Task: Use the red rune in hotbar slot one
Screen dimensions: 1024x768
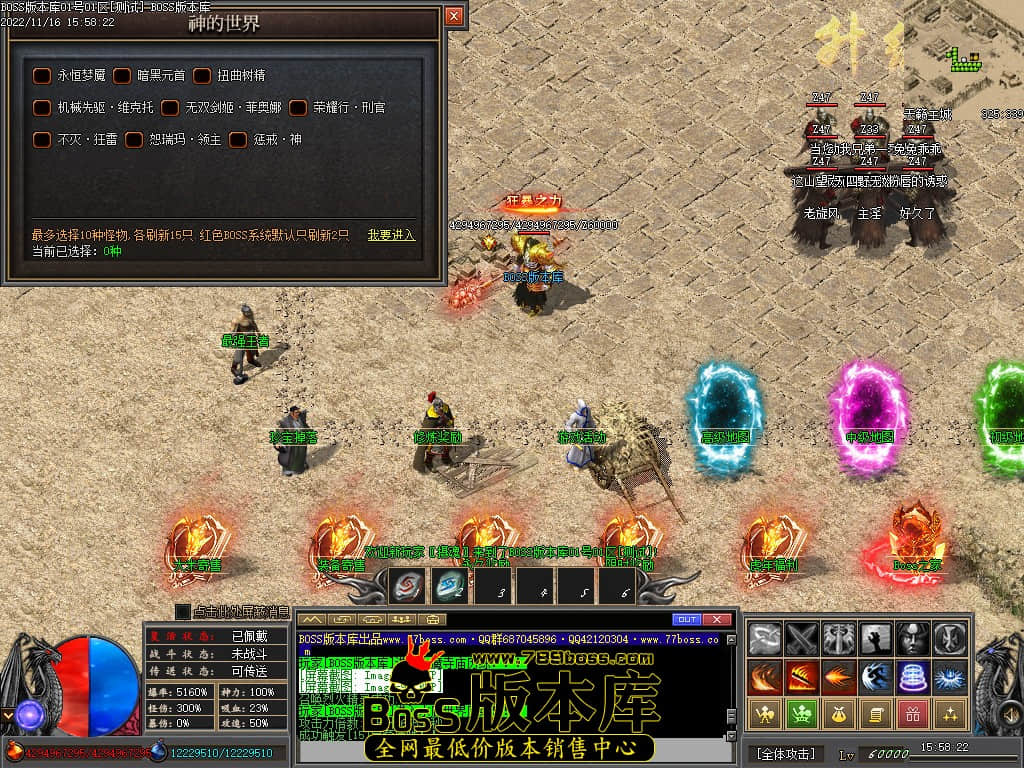Action: click(407, 585)
